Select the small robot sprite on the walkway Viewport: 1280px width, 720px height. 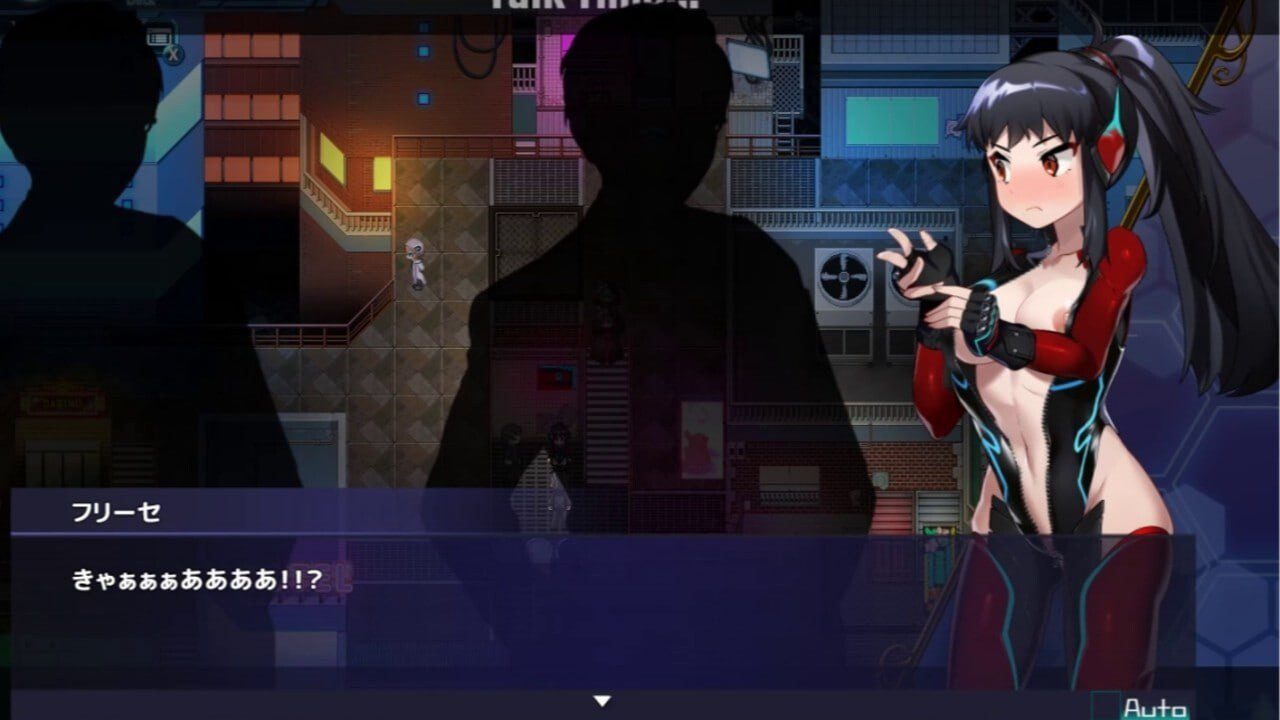coord(414,265)
